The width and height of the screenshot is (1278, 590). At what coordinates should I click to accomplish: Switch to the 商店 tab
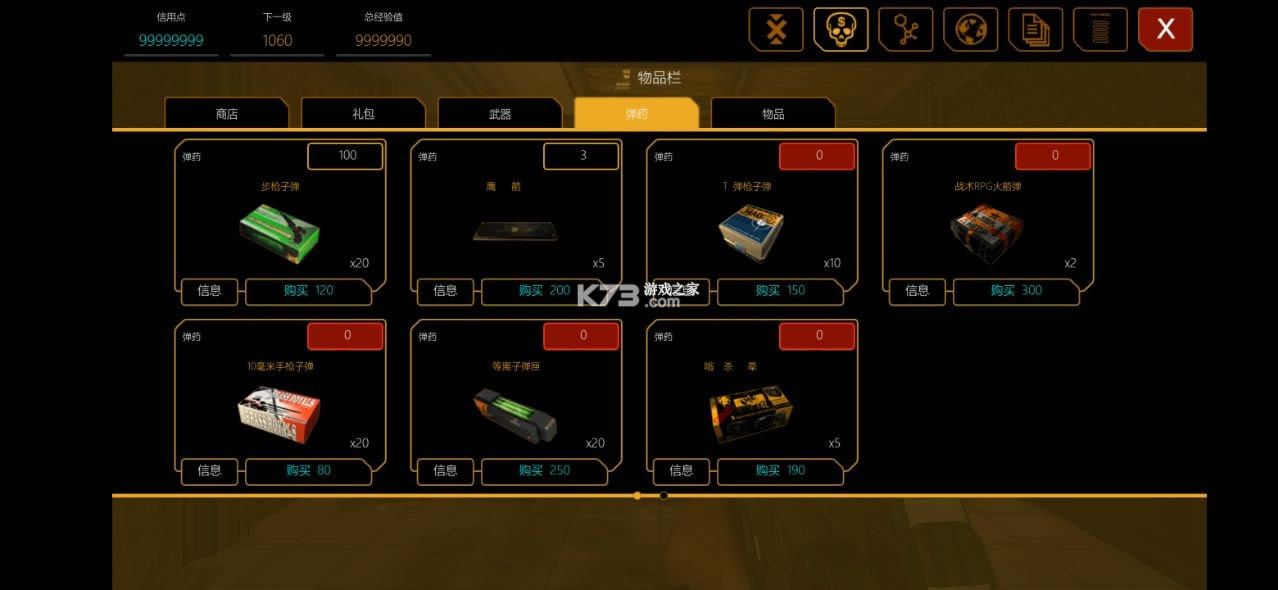click(227, 114)
